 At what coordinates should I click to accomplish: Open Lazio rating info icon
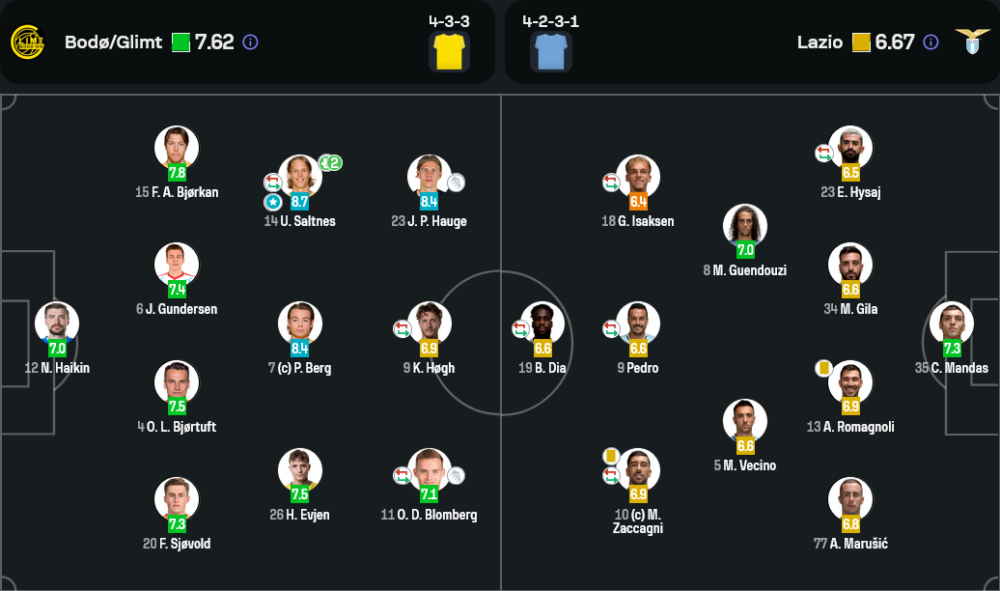(x=931, y=42)
